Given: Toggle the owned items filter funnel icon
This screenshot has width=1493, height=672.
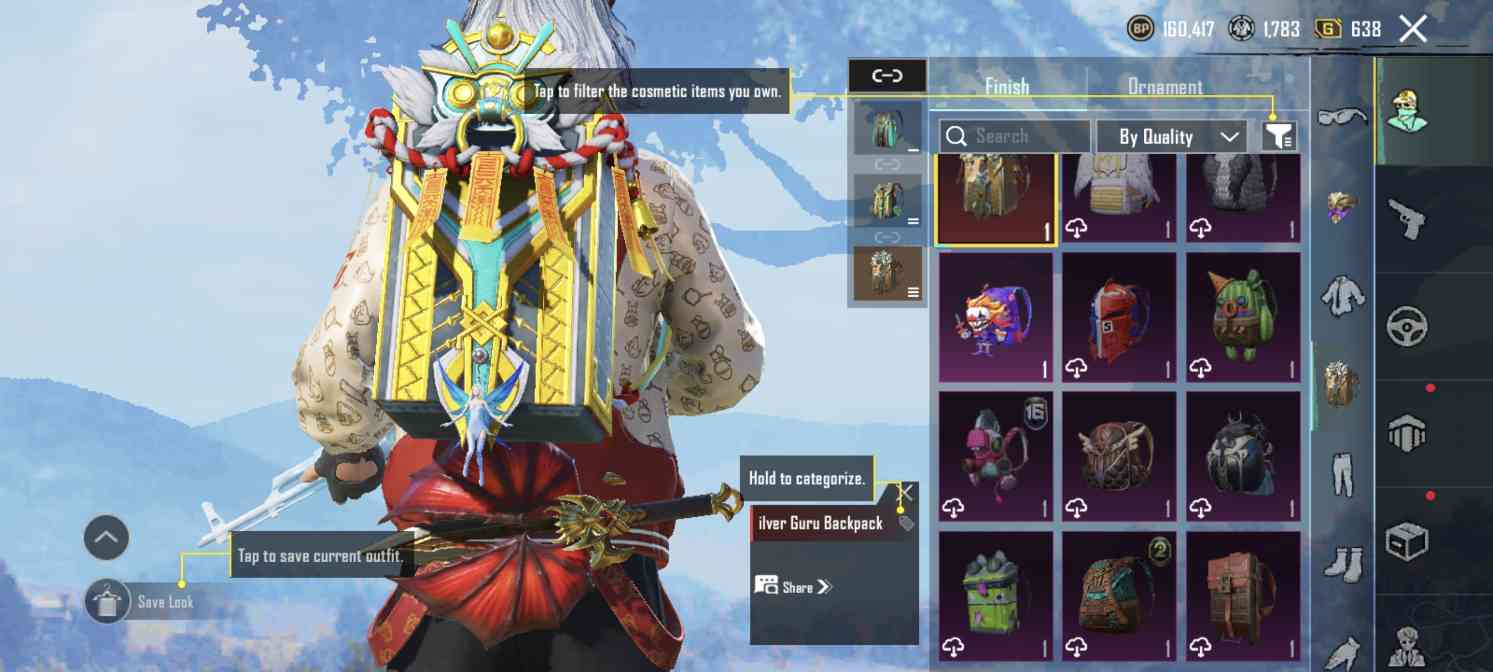Looking at the screenshot, I should [1279, 136].
